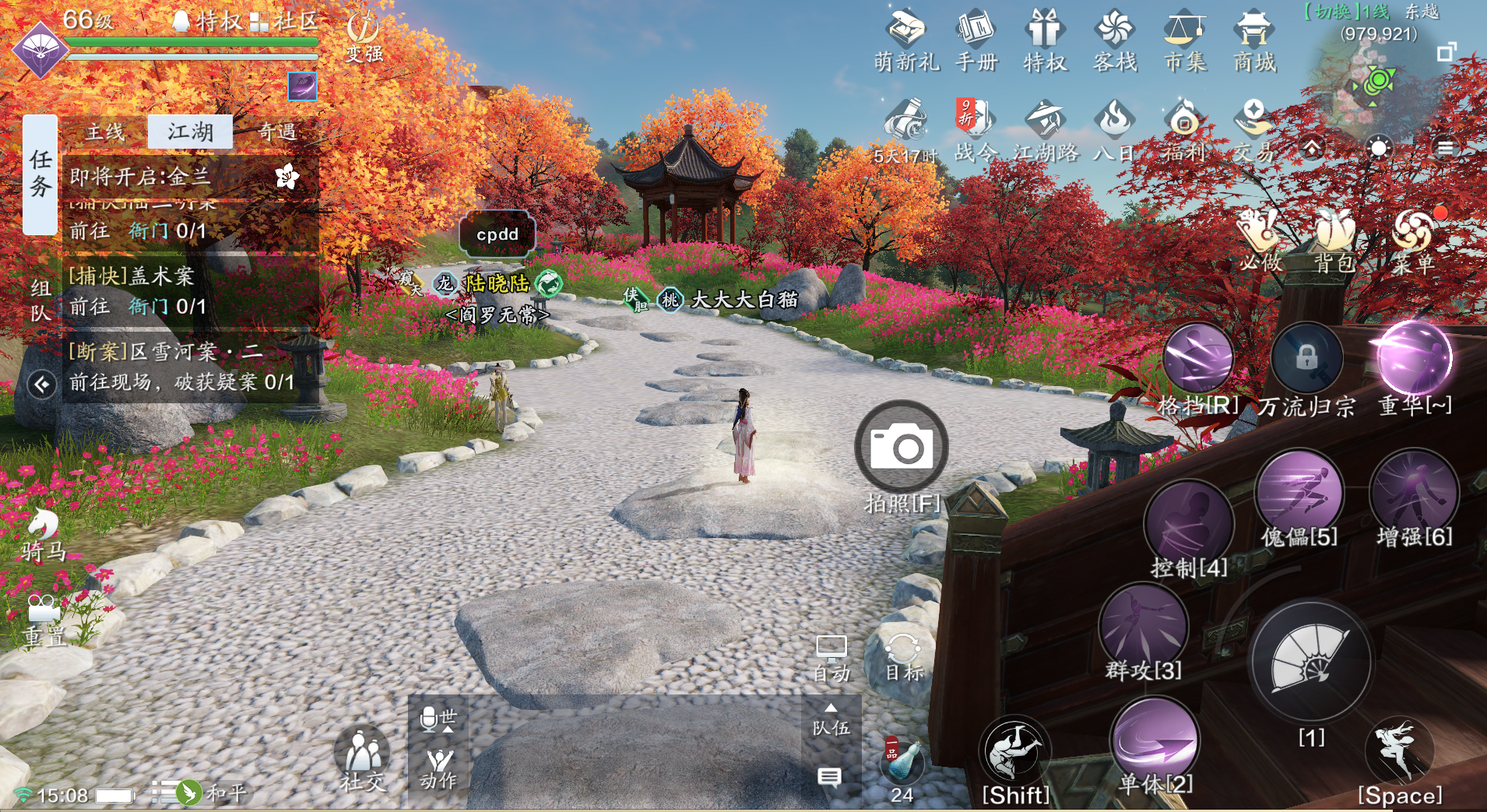Switch to the 主线 quest tab
1487x812 pixels.
tap(105, 132)
